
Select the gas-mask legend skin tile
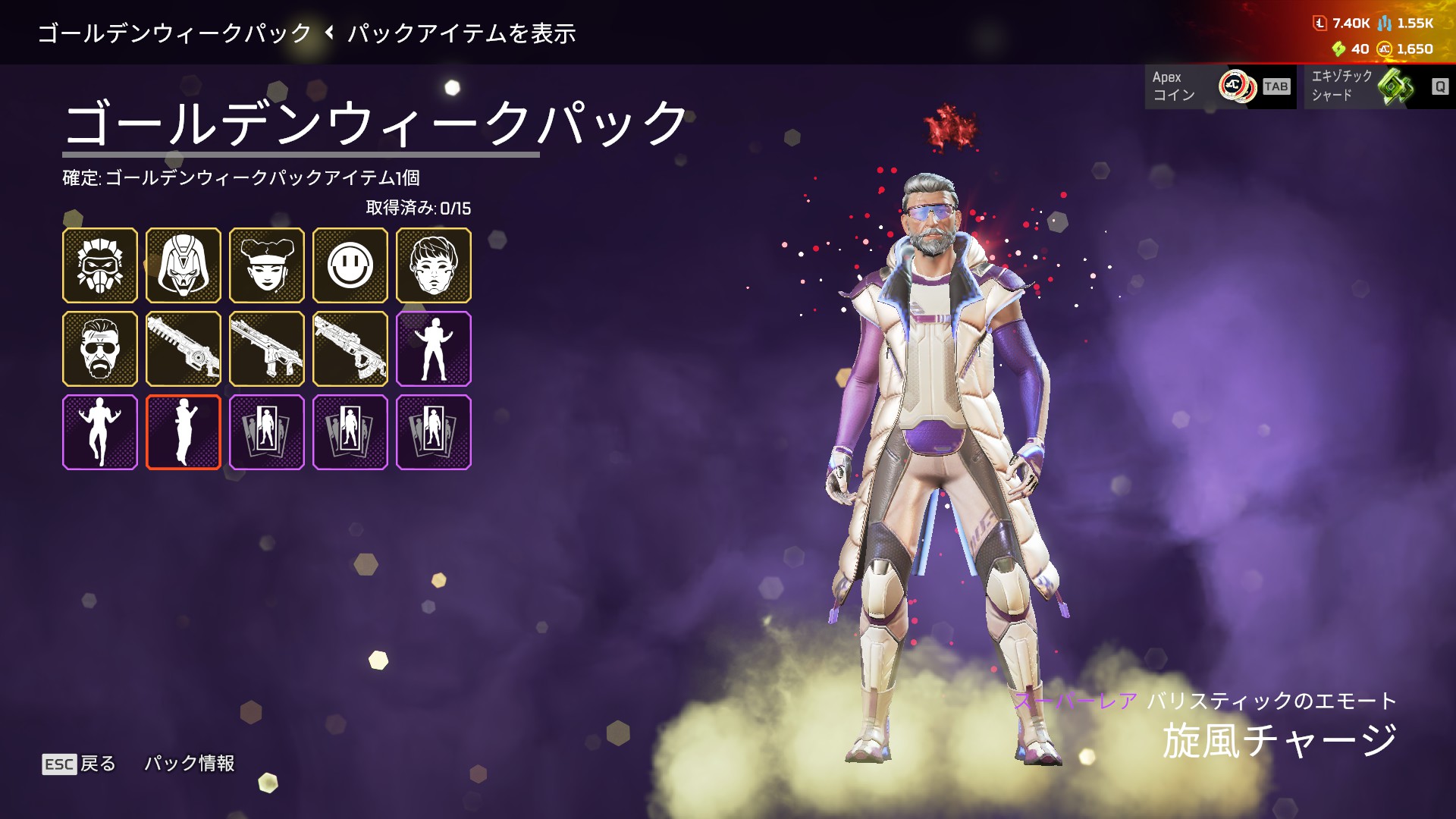click(100, 265)
